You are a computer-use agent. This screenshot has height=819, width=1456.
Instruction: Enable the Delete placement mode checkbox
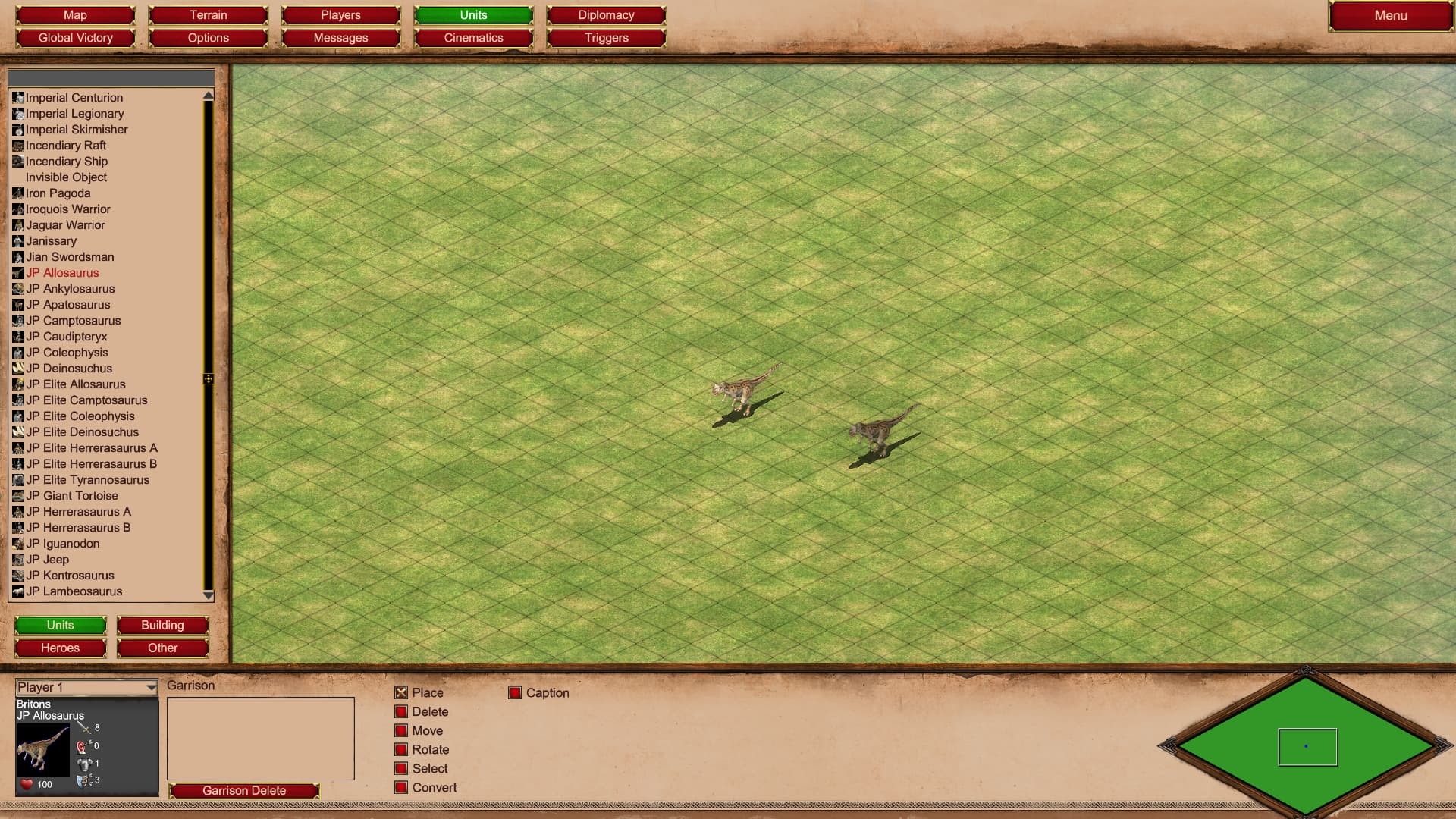[x=400, y=711]
